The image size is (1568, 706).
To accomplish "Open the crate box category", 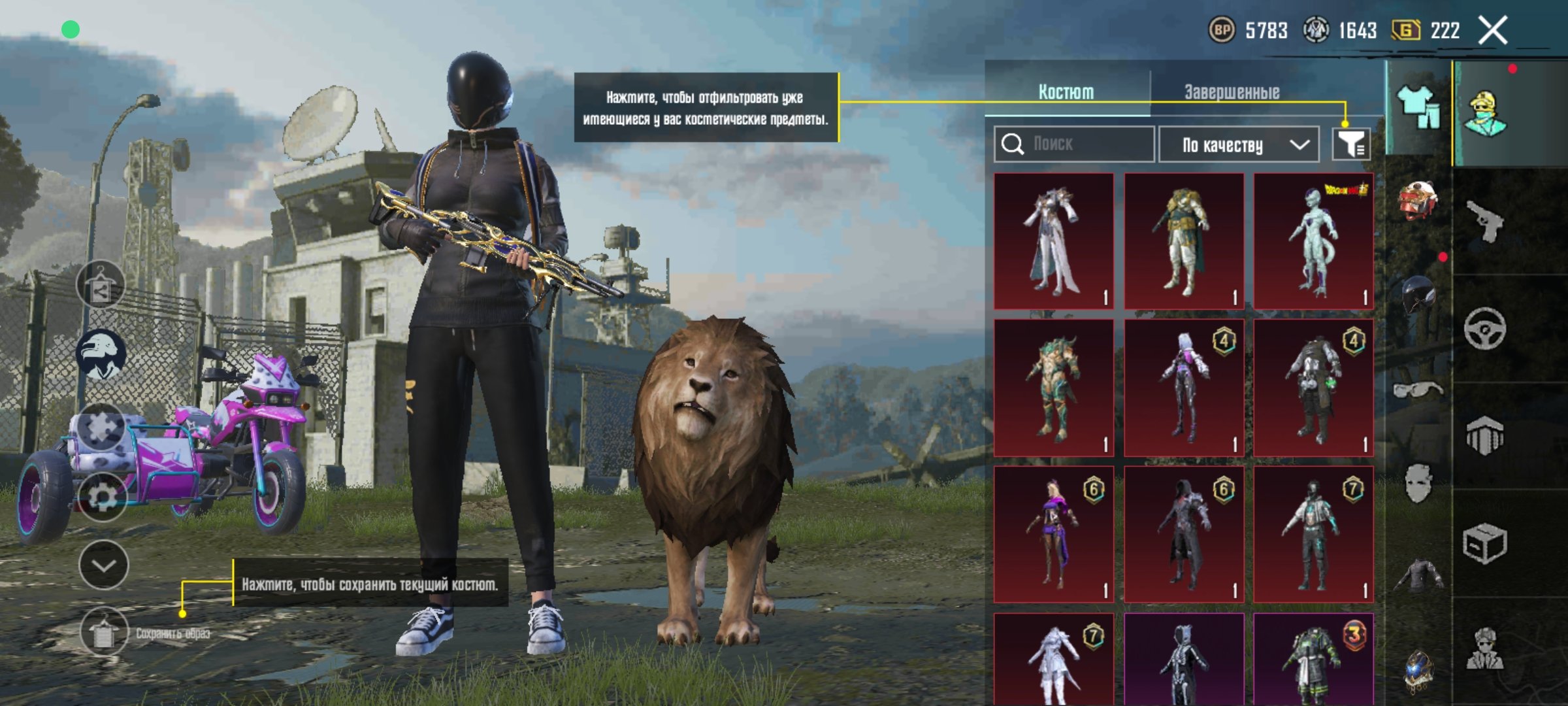I will tap(1484, 543).
